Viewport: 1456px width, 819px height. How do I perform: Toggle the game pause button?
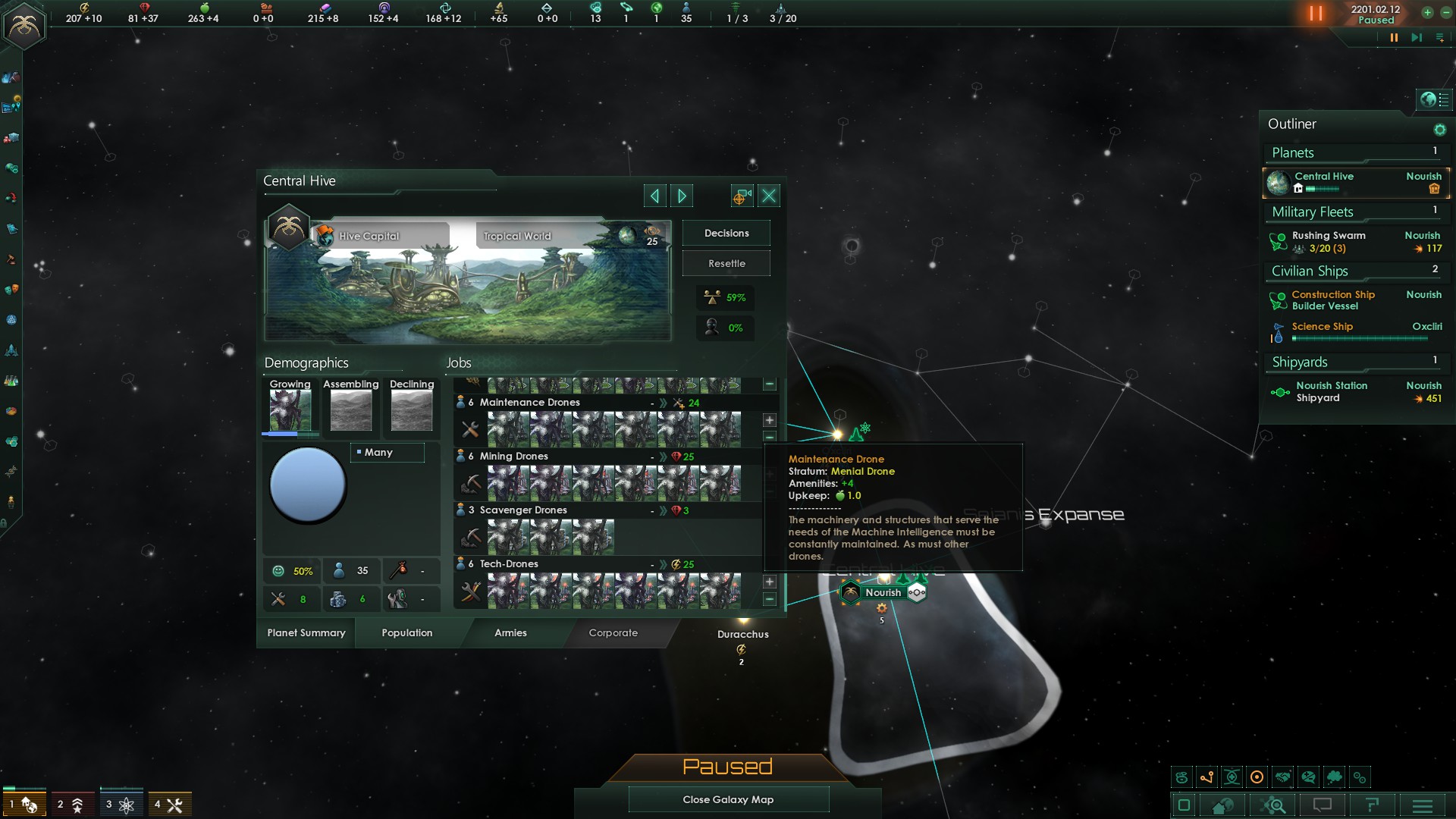coord(1393,38)
